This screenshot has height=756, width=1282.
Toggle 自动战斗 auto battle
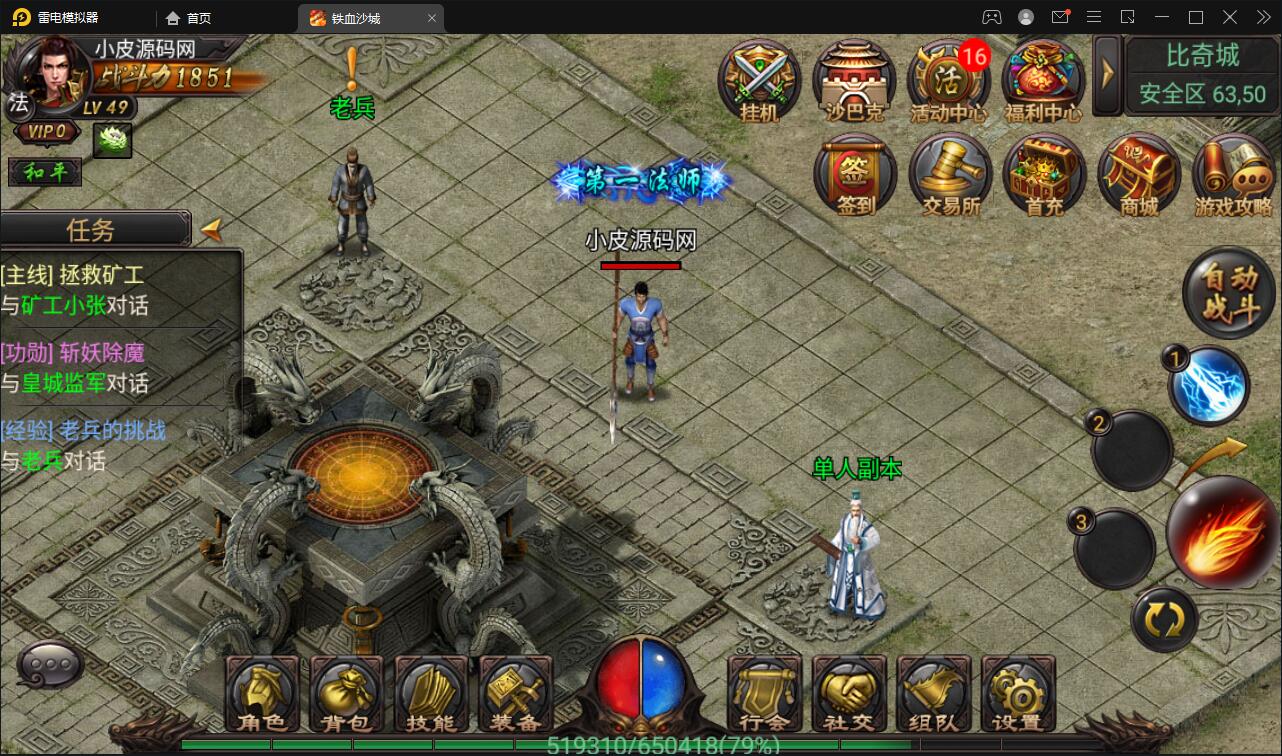click(x=1229, y=292)
